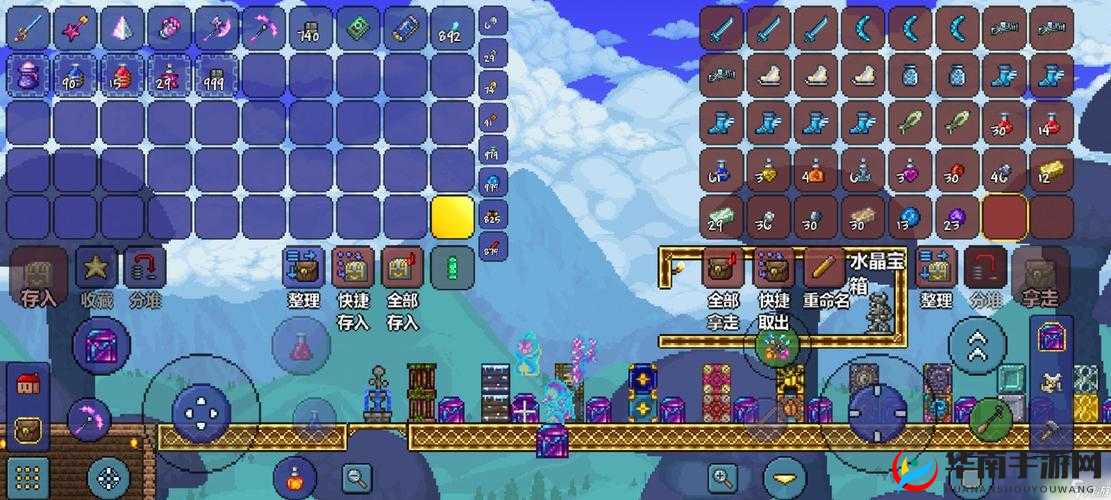Select the purple sack inventory slot
Image resolution: width=1111 pixels, height=500 pixels.
coord(28,75)
